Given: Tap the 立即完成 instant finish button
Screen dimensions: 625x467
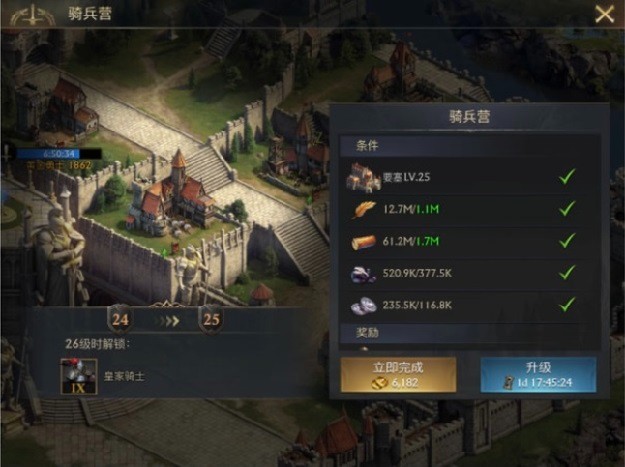Looking at the screenshot, I should point(399,375).
